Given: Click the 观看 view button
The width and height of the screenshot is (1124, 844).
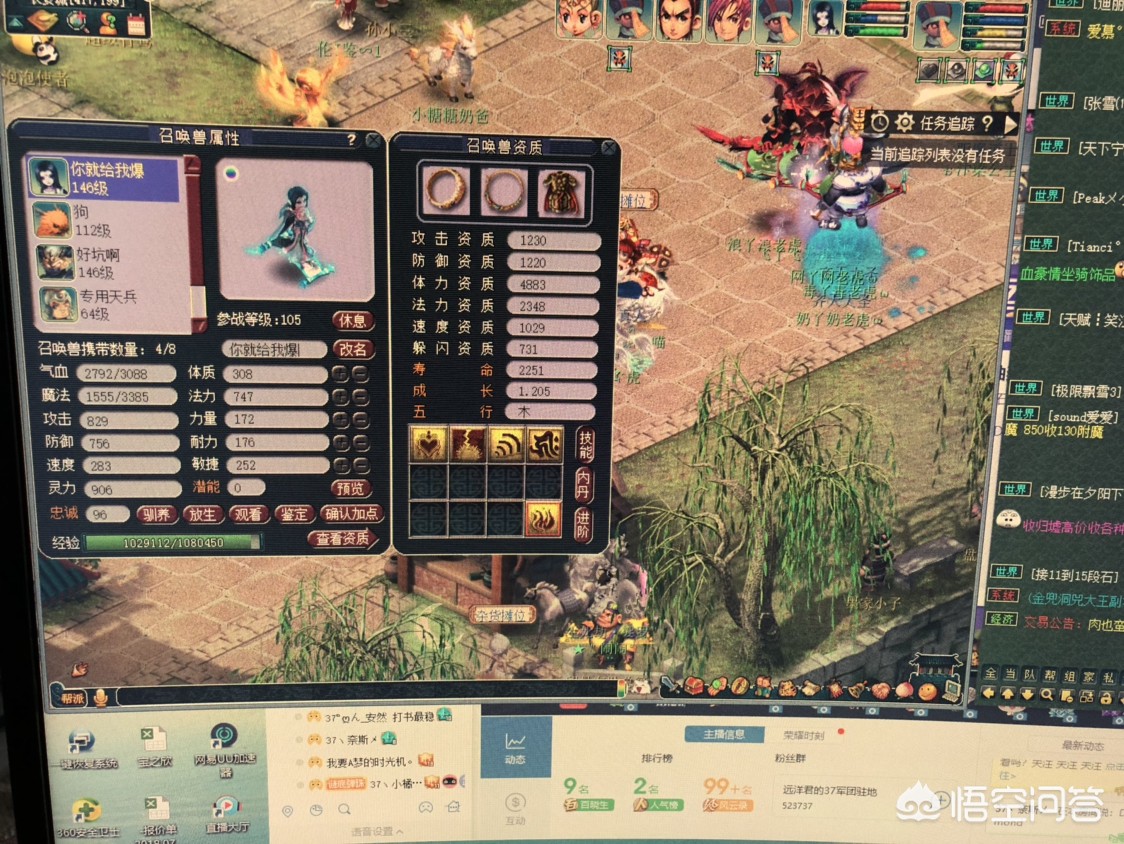Looking at the screenshot, I should tap(249, 514).
